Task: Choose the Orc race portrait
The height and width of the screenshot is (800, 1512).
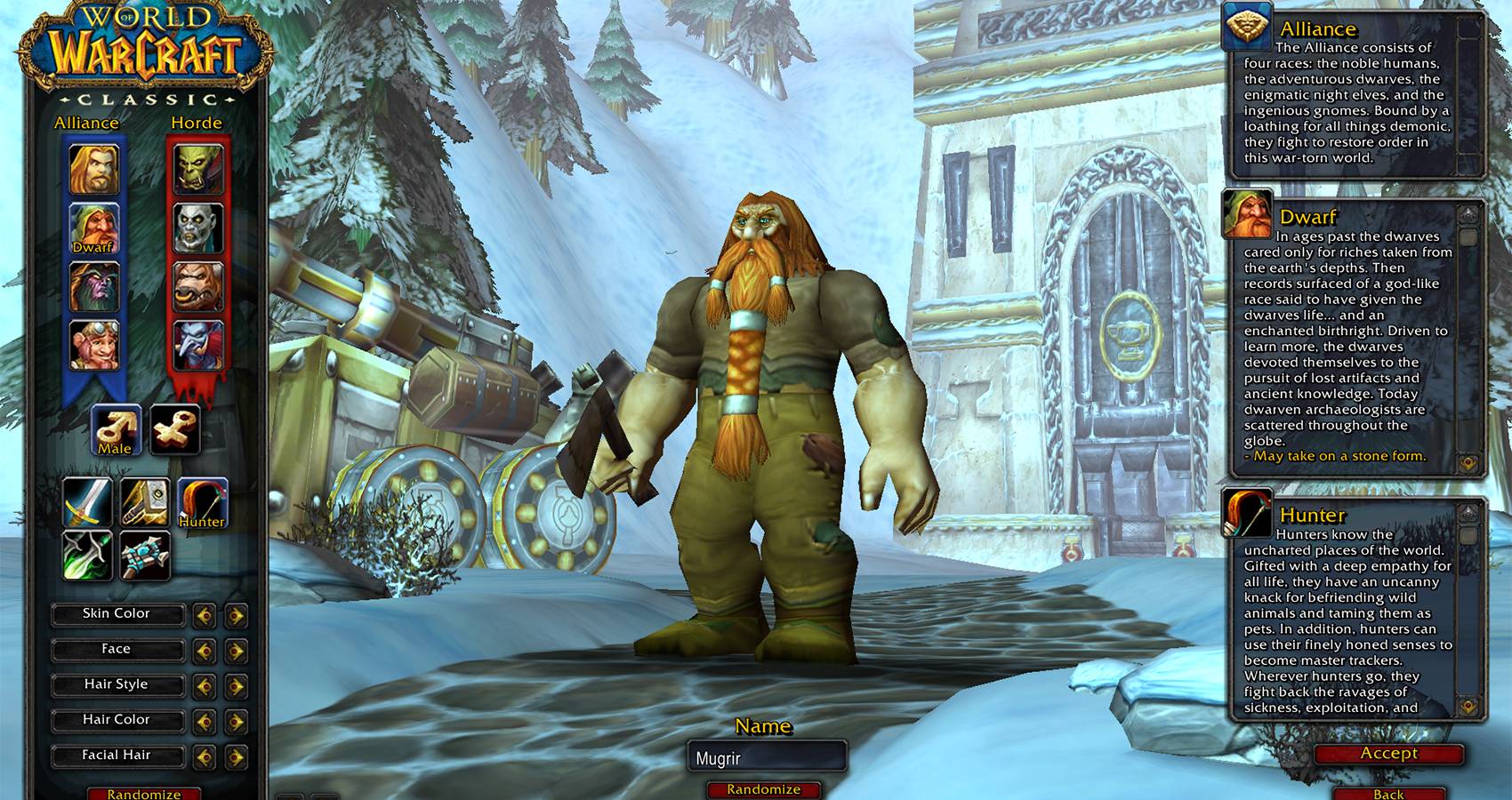Action: click(197, 169)
